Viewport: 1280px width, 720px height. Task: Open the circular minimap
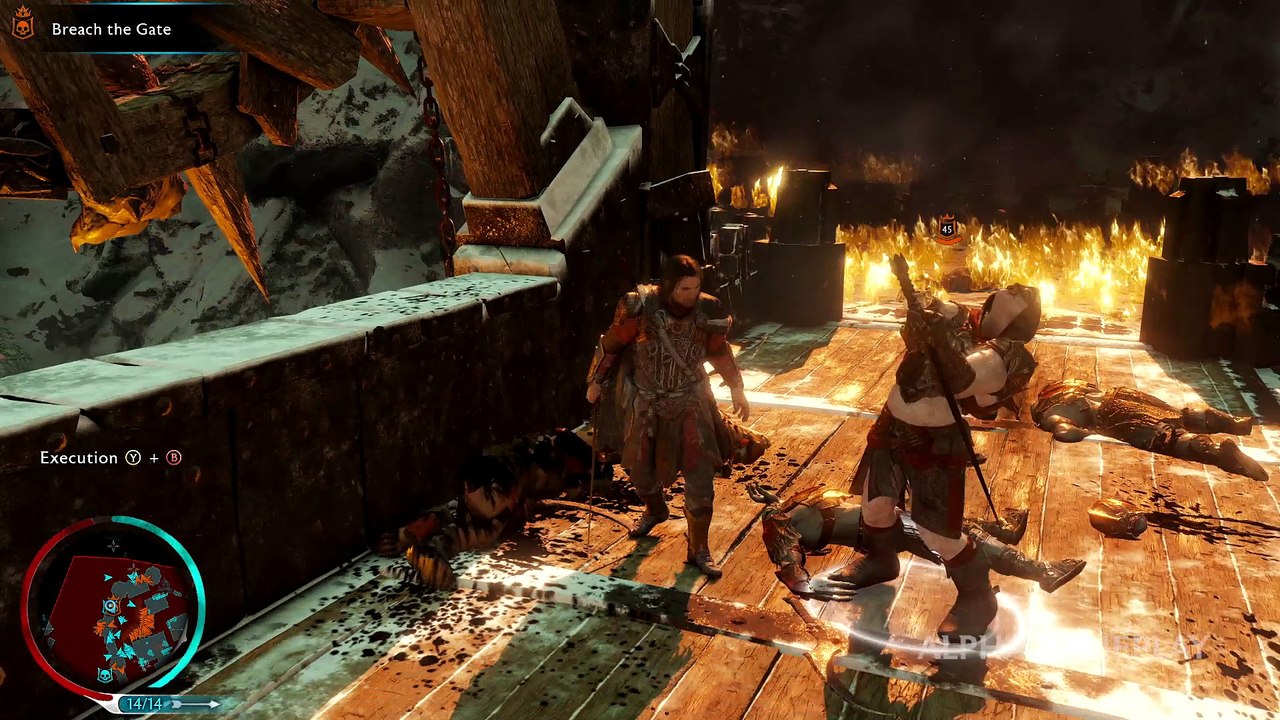pyautogui.click(x=113, y=607)
